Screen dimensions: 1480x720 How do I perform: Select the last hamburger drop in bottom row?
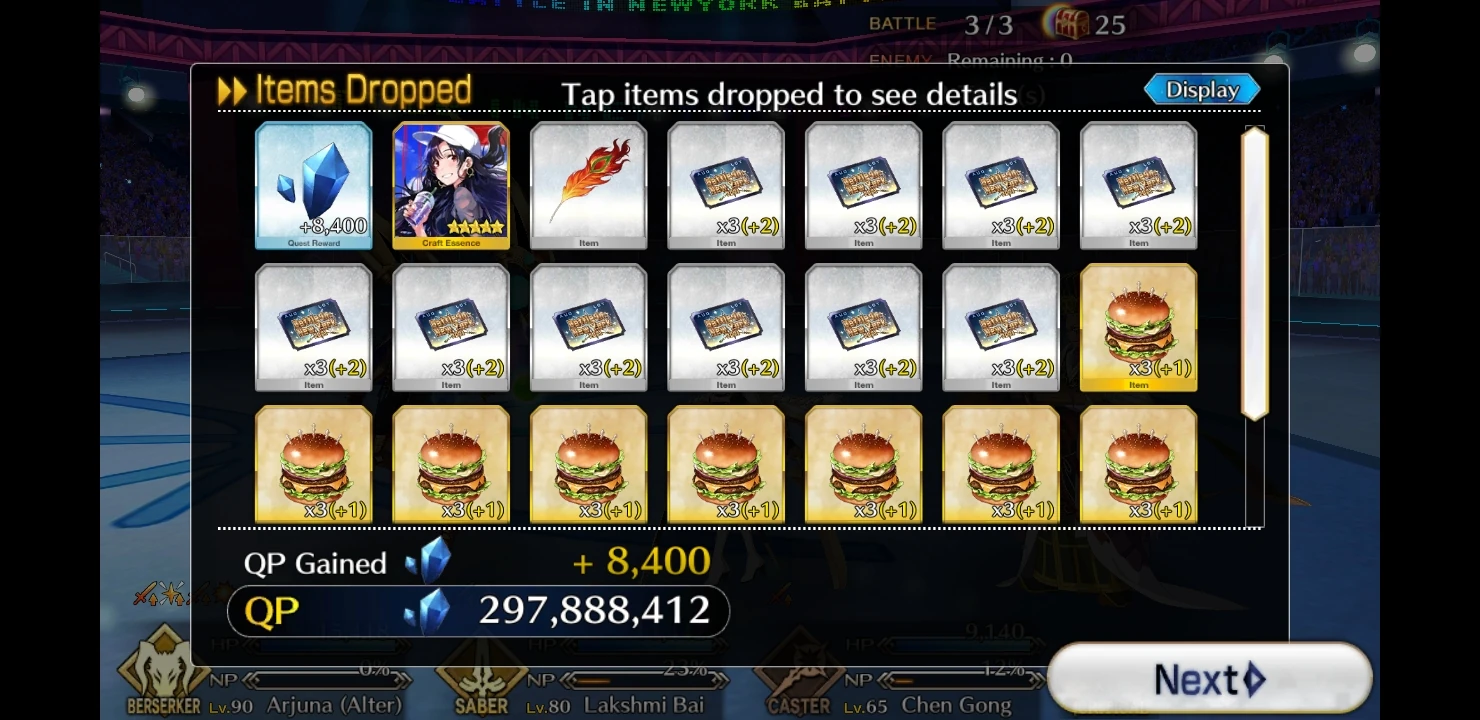1137,463
